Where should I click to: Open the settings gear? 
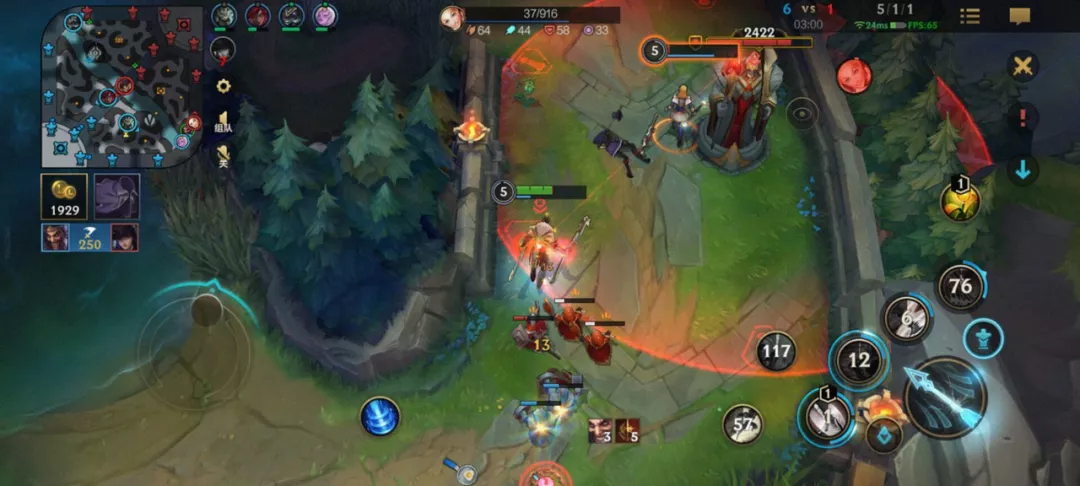[223, 86]
